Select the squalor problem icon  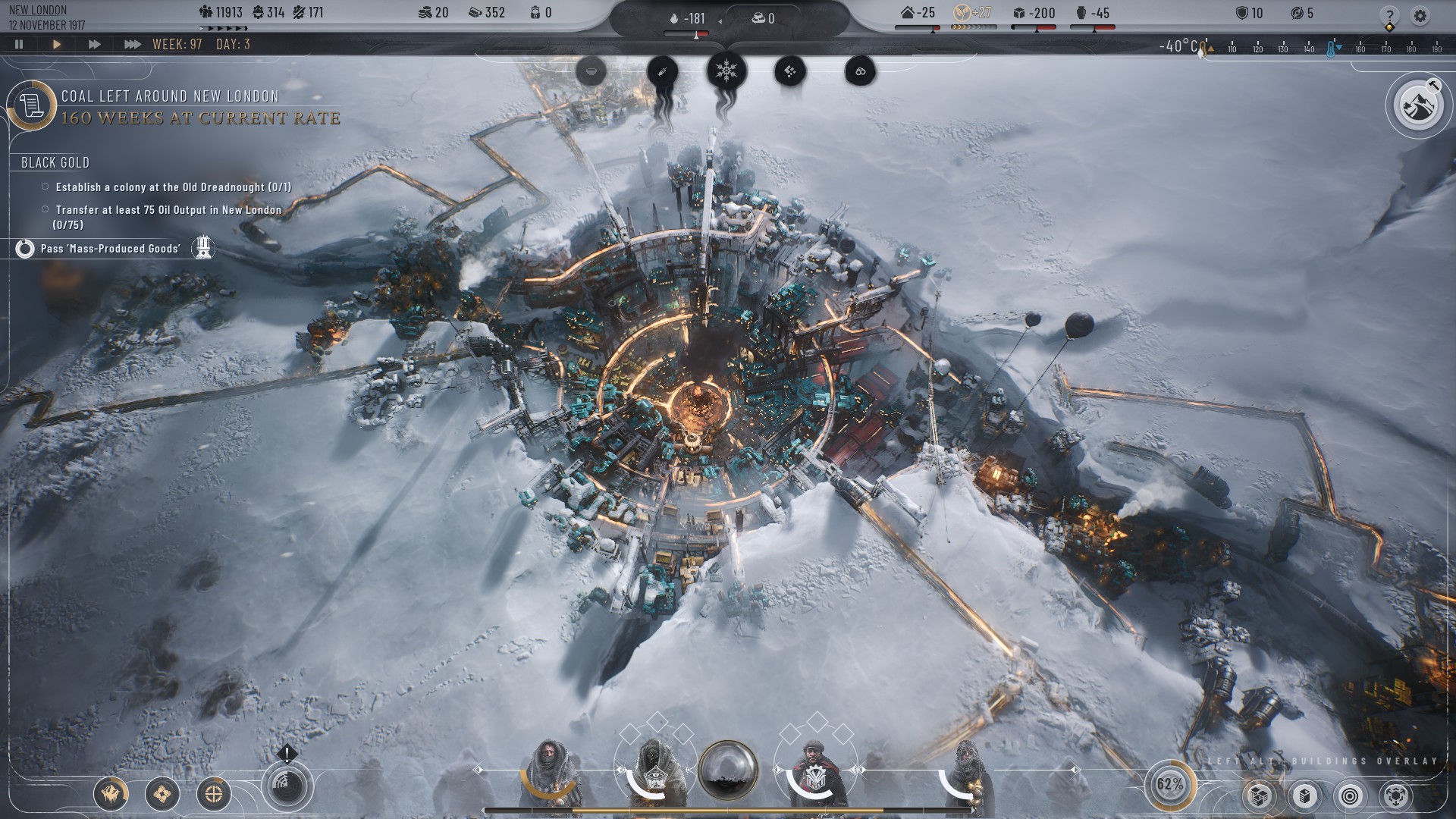click(x=790, y=72)
